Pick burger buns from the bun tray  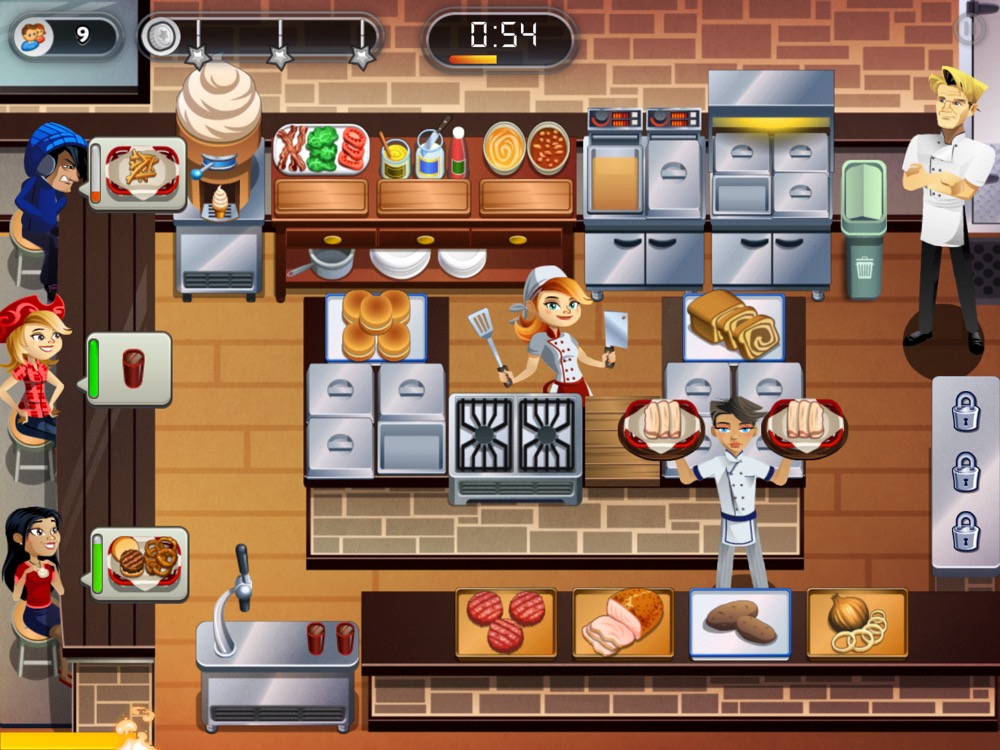pyautogui.click(x=376, y=326)
